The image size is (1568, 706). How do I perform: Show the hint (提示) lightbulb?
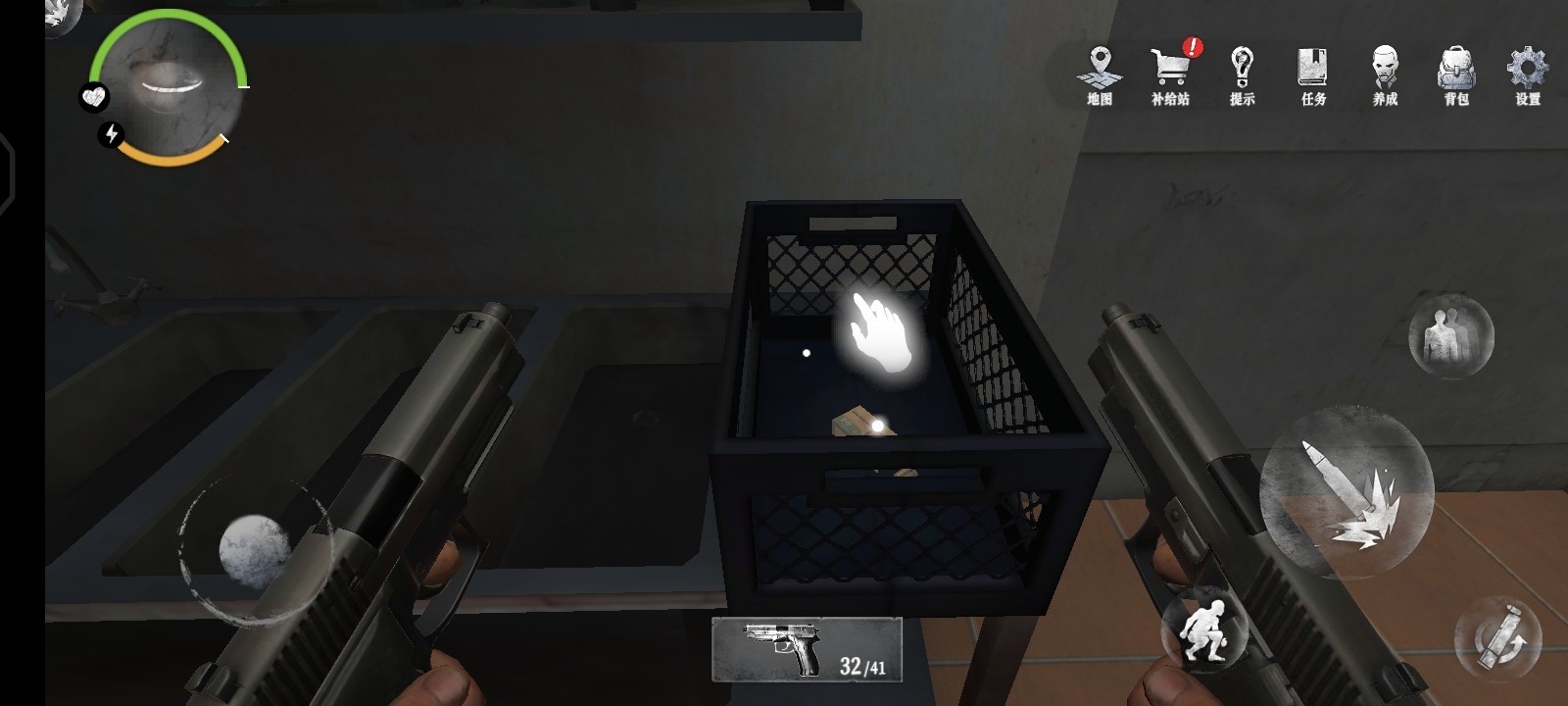pos(1242,76)
